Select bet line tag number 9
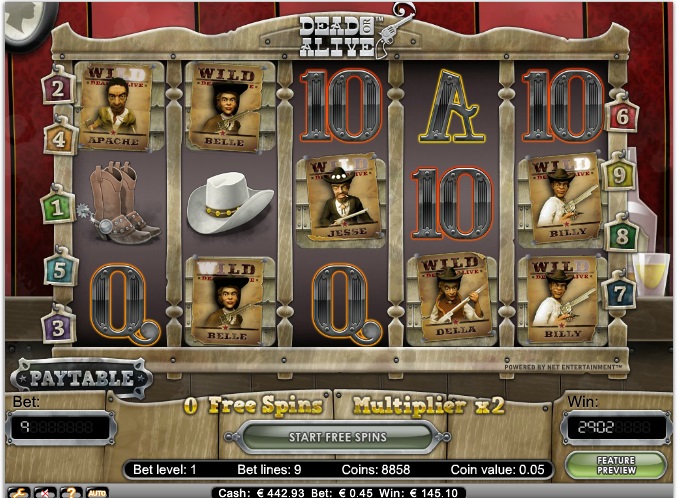680x498 pixels. pos(620,175)
